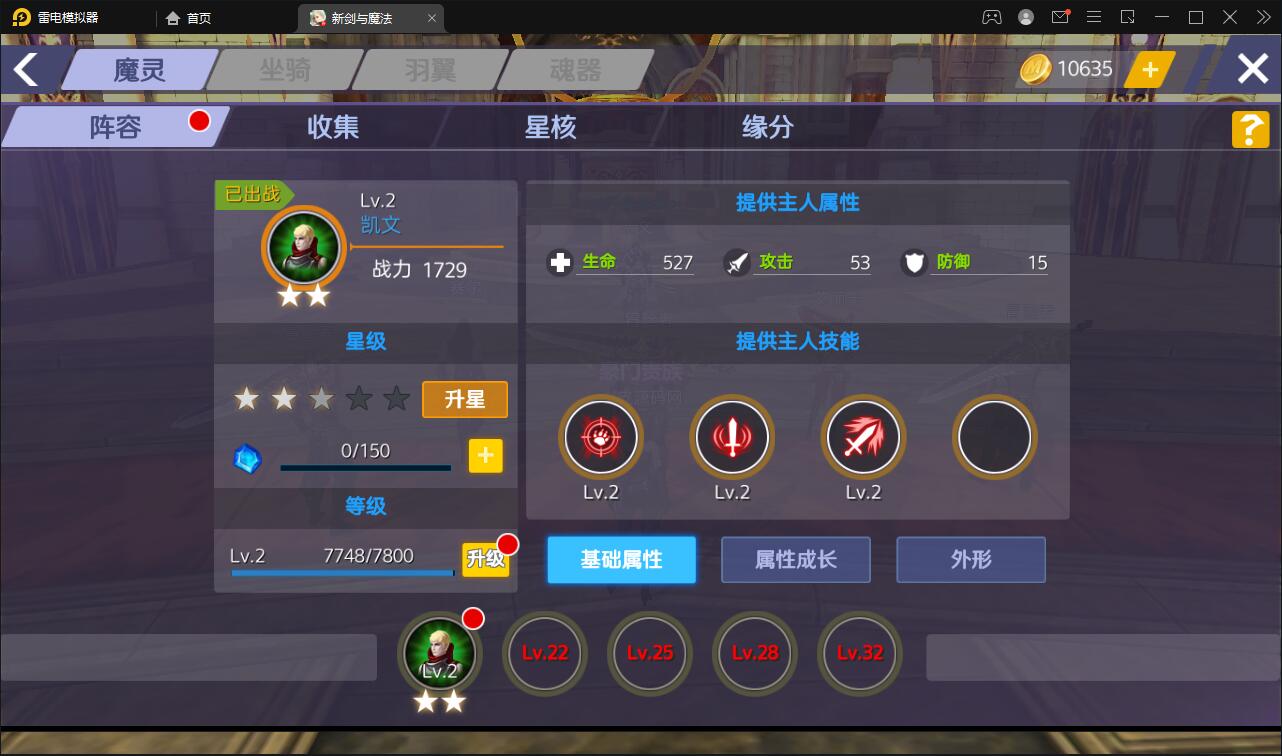1282x756 pixels.
Task: Tap the blue star-up crystal icon
Action: [247, 459]
